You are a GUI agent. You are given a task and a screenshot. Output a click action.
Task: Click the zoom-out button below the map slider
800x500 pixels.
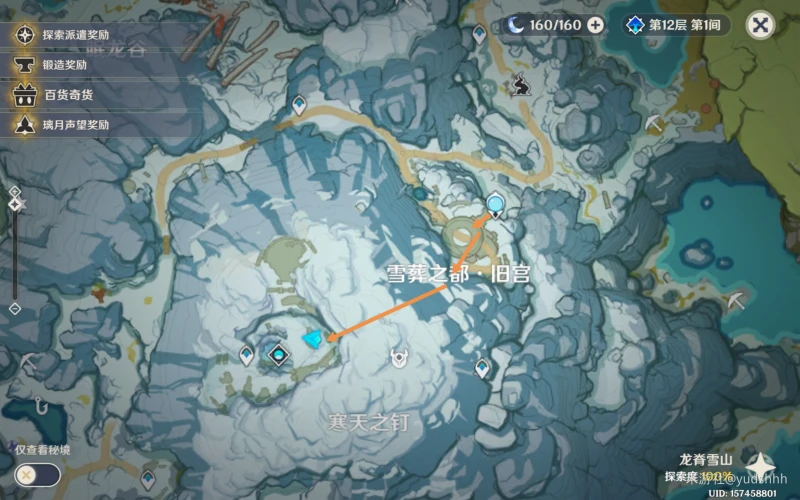[x=14, y=309]
